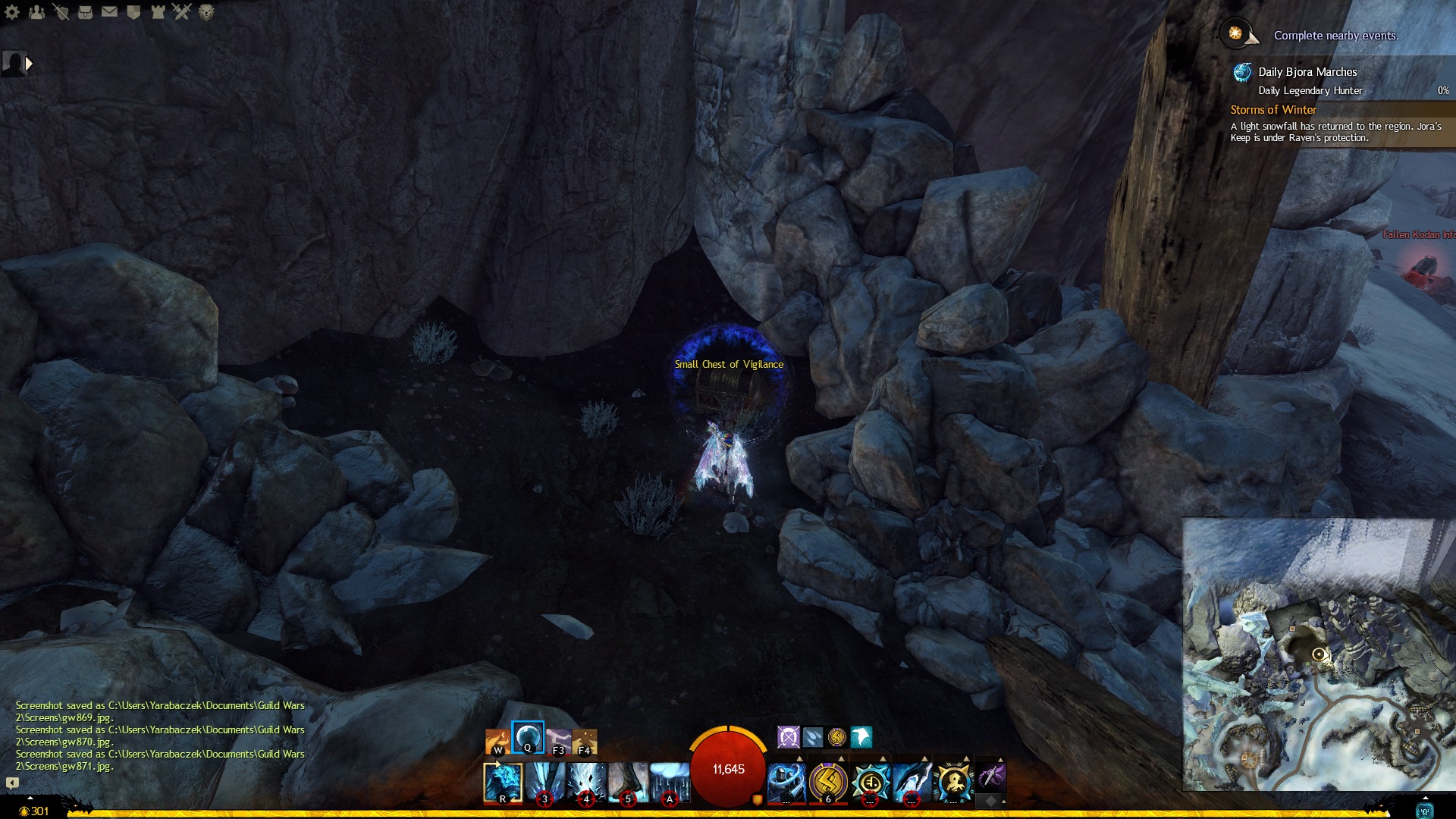This screenshot has width=1456, height=819.
Task: Switch to air attunement on F3
Action: coord(558,742)
